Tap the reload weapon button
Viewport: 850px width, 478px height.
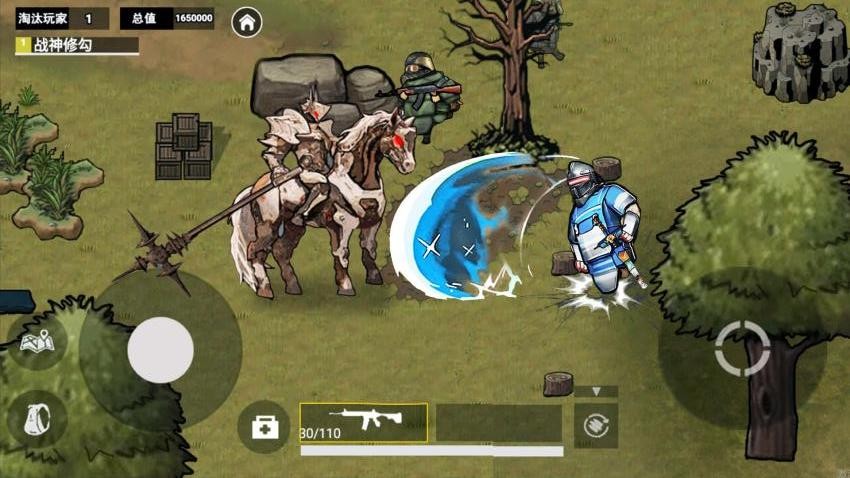pos(596,425)
